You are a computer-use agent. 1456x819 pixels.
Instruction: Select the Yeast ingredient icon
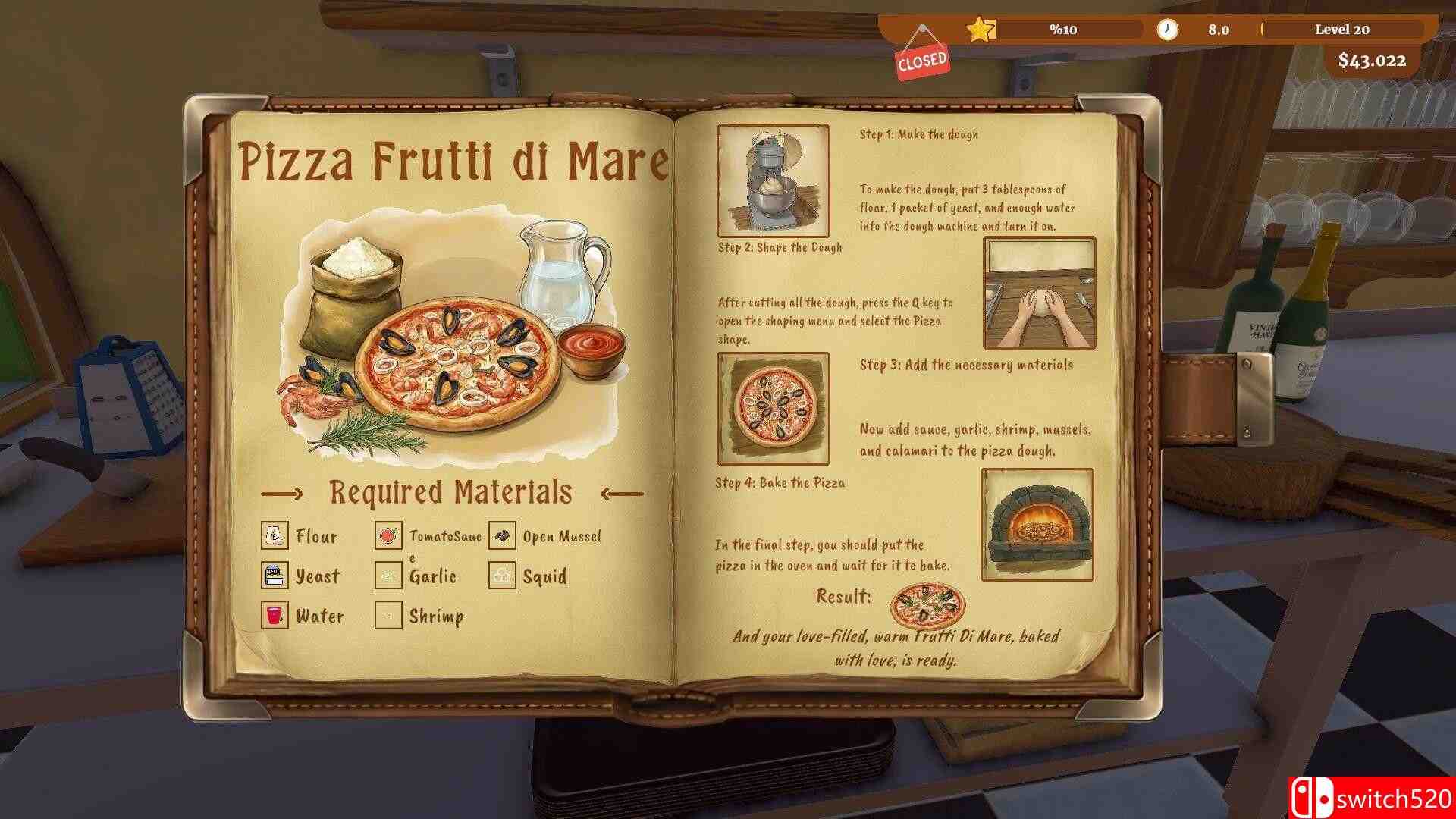pyautogui.click(x=274, y=576)
